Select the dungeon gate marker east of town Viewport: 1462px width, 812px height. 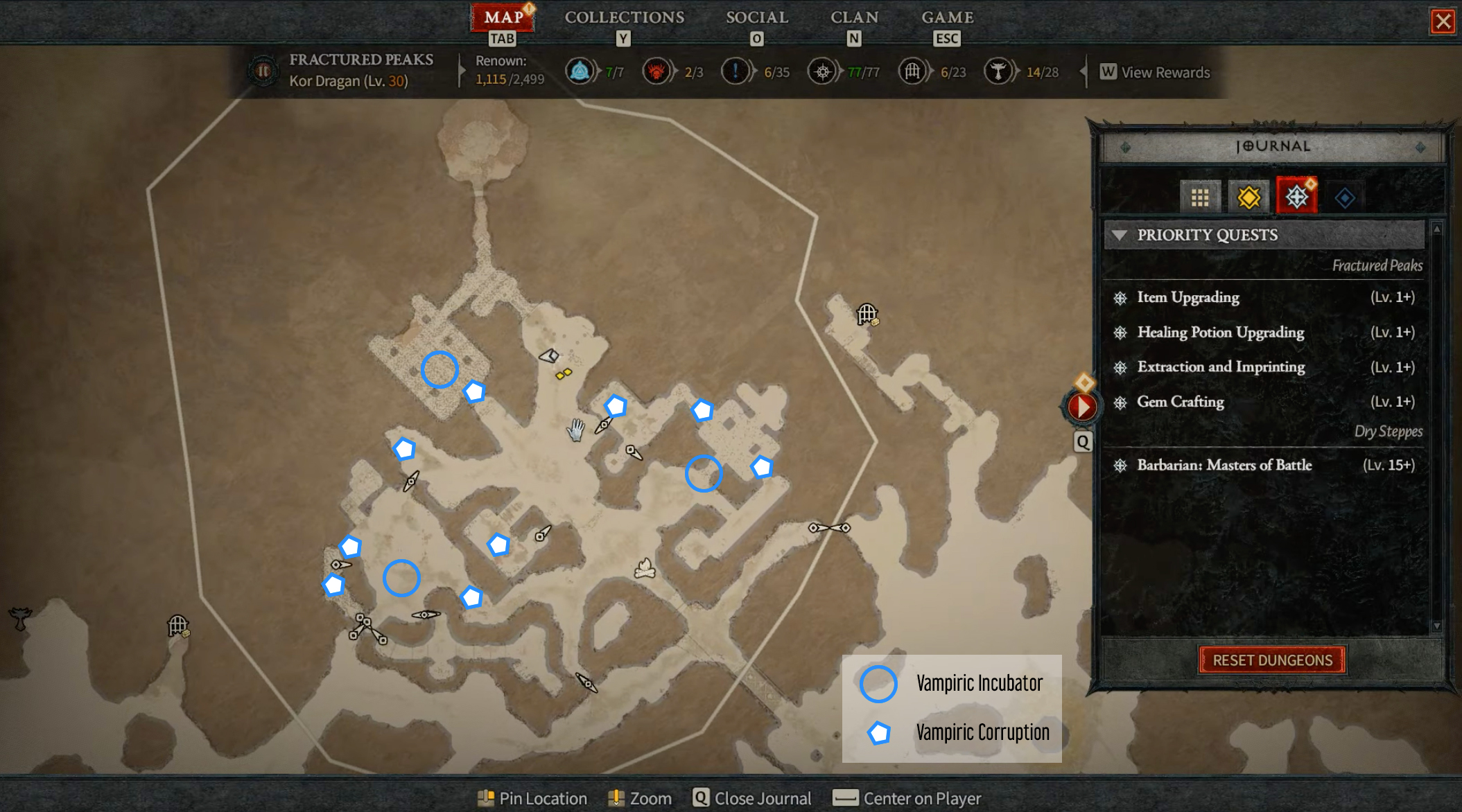(867, 314)
